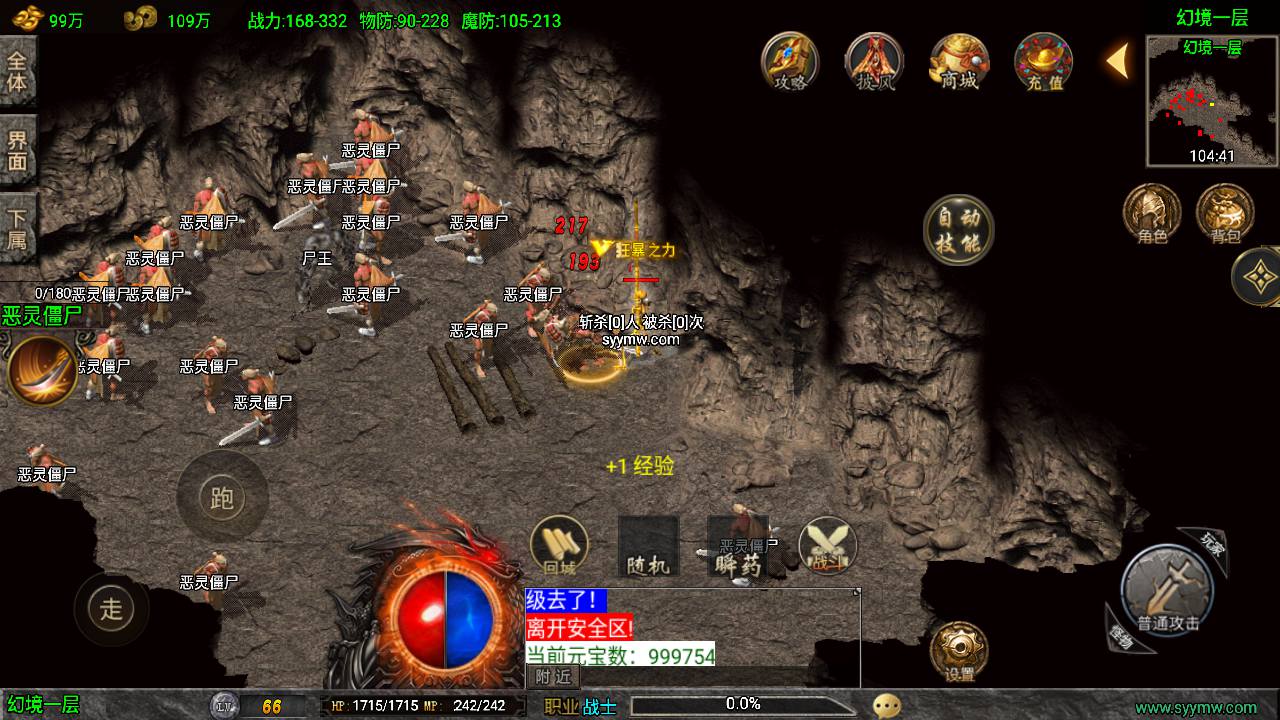Screen dimensions: 1280x720
Task: Select the 下属 side tab
Action: point(18,230)
